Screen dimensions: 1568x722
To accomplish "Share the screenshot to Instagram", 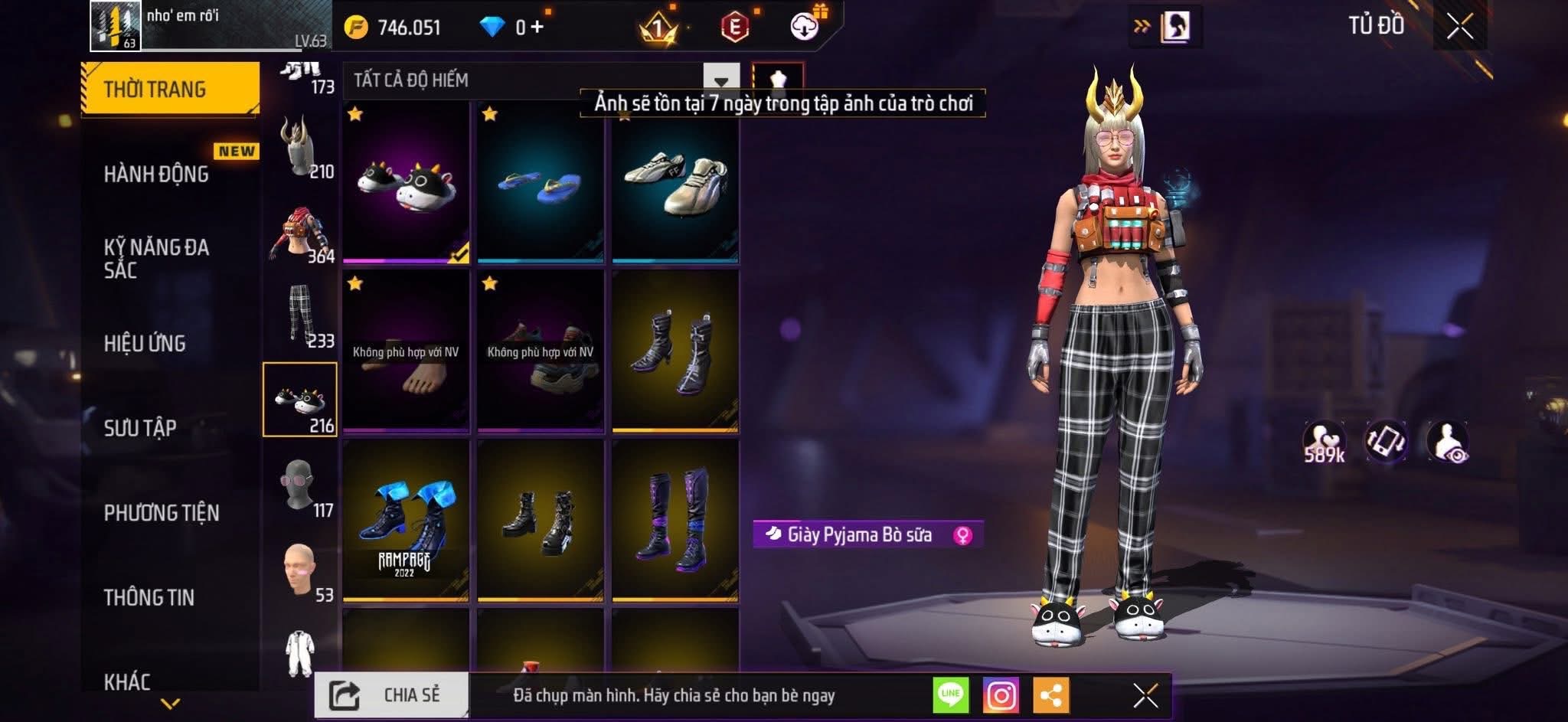I will (x=1001, y=695).
